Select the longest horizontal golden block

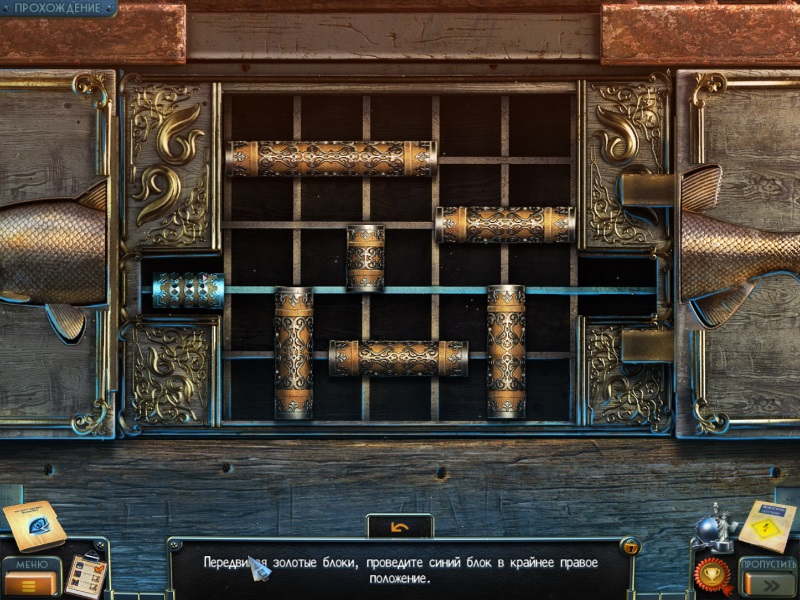point(331,159)
